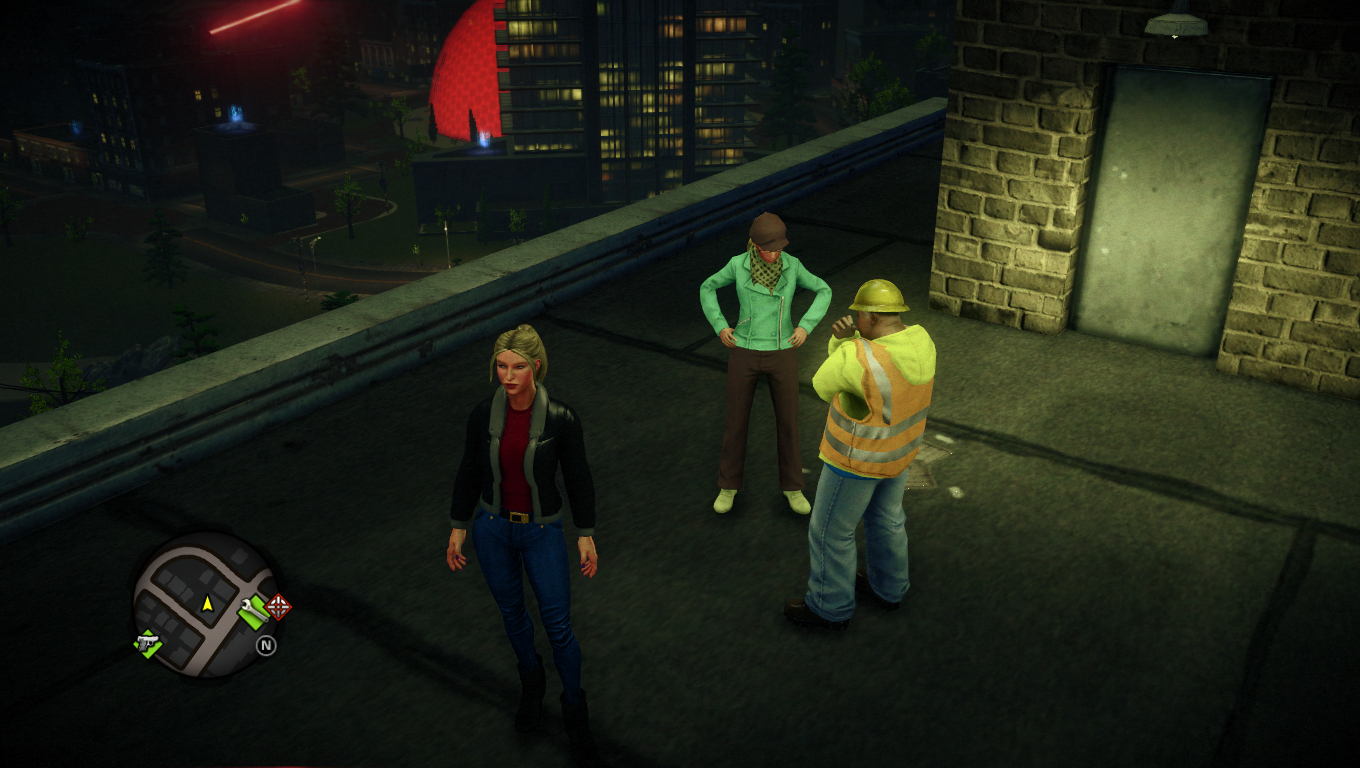Screen dimensions: 1360x768
Task: Click the North indicator beside the minimap
Action: (266, 645)
